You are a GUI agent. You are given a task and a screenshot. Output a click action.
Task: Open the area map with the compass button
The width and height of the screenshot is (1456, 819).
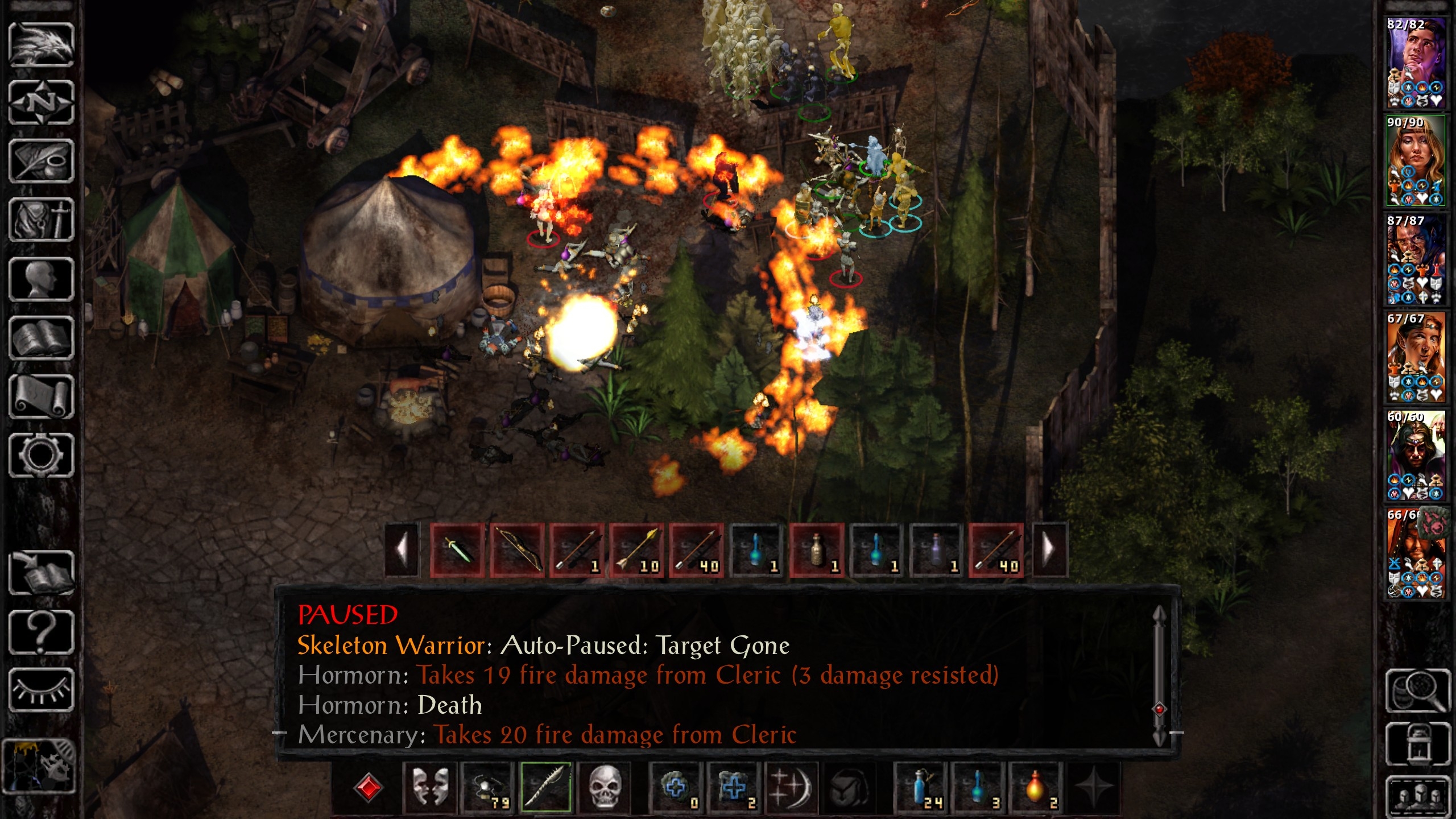tap(41, 103)
